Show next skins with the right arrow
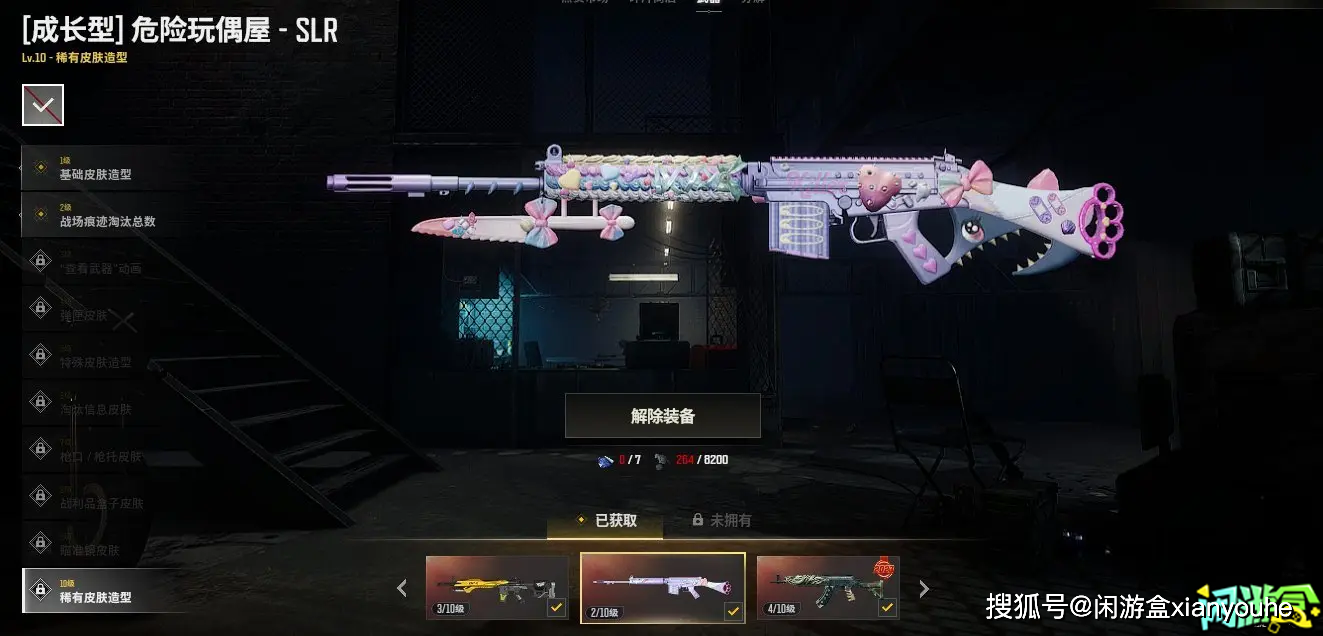Viewport: 1323px width, 636px height. [x=924, y=588]
